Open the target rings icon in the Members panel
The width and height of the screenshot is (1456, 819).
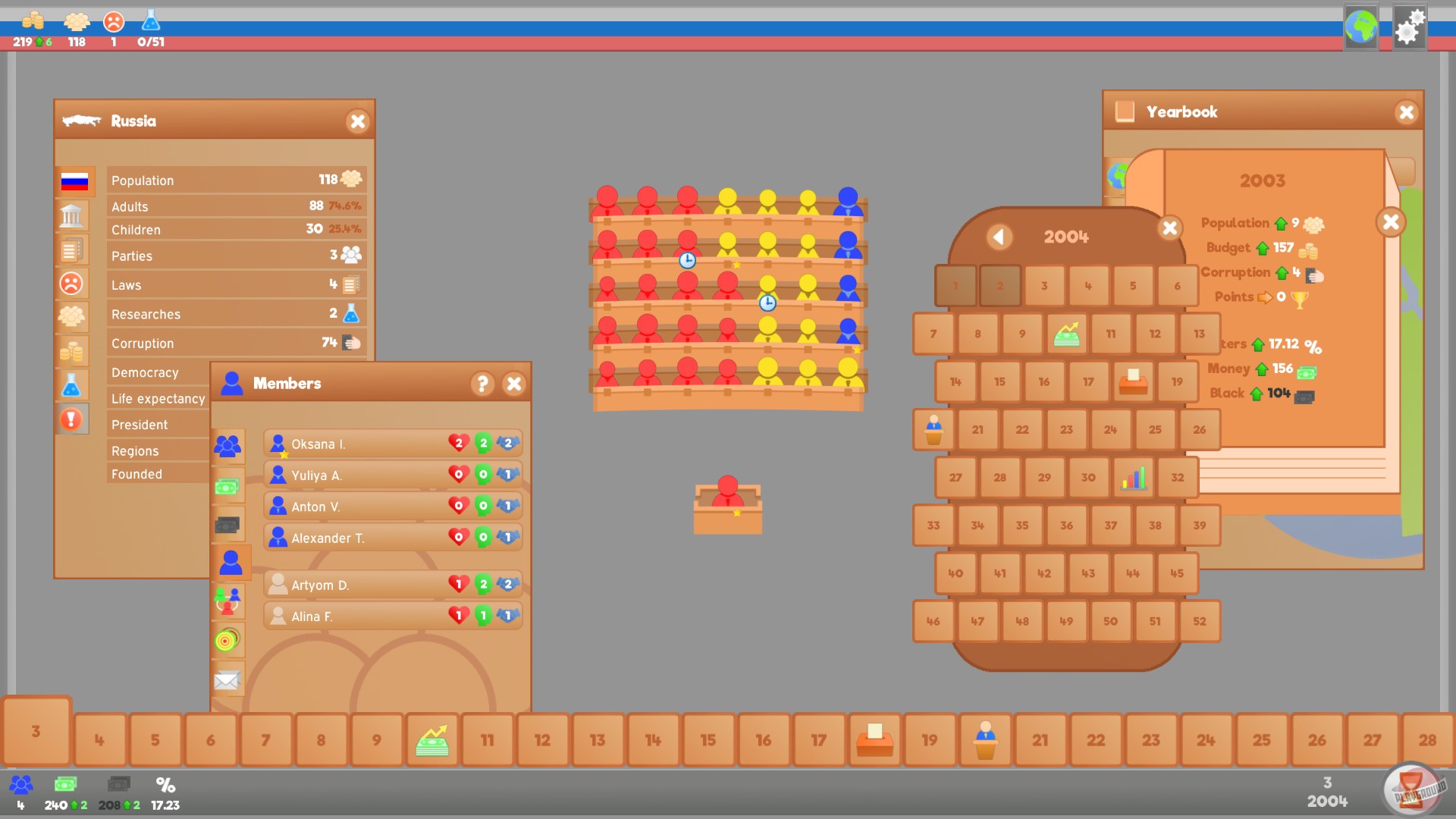(228, 641)
